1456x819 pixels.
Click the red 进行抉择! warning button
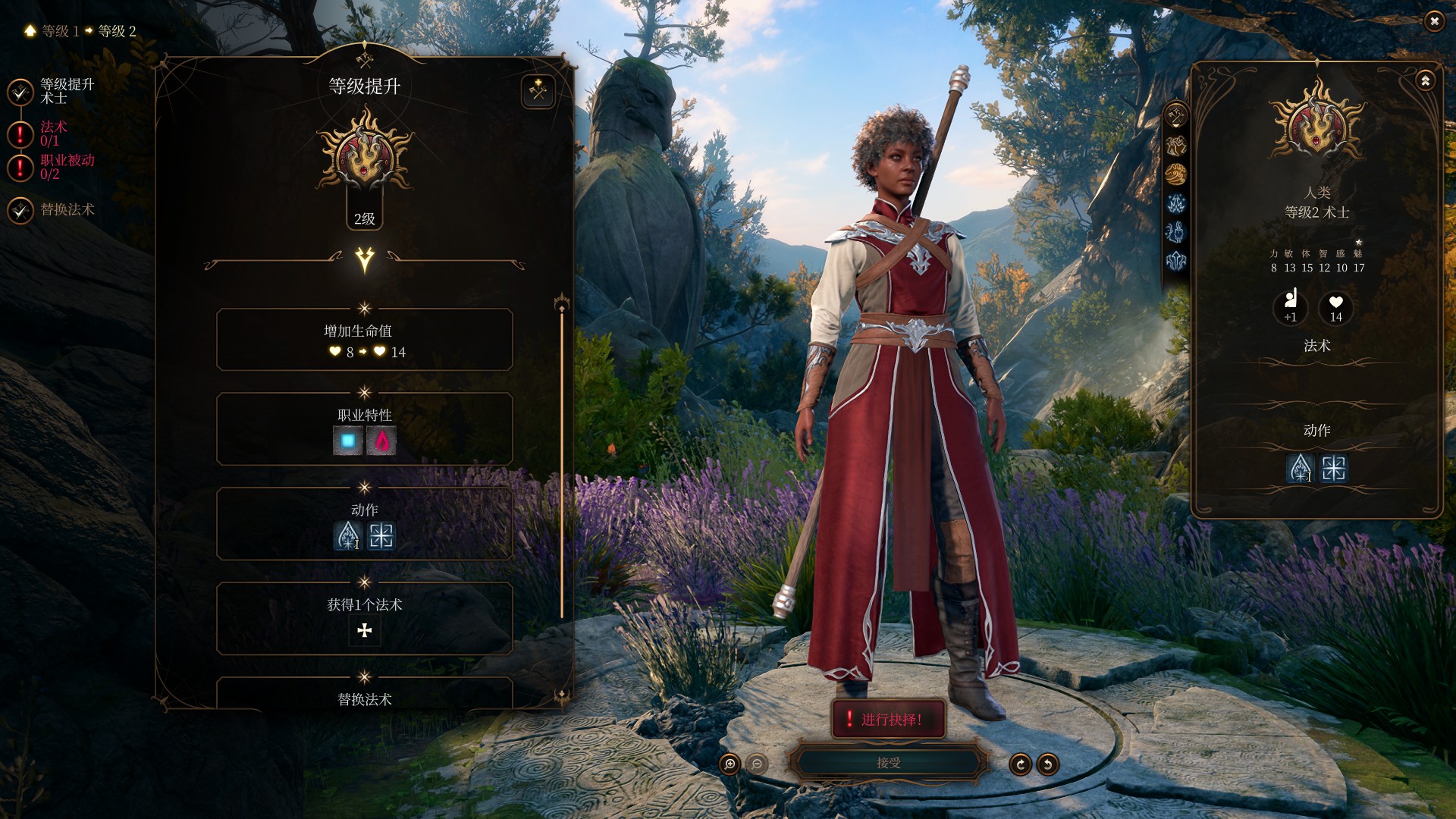point(888,719)
